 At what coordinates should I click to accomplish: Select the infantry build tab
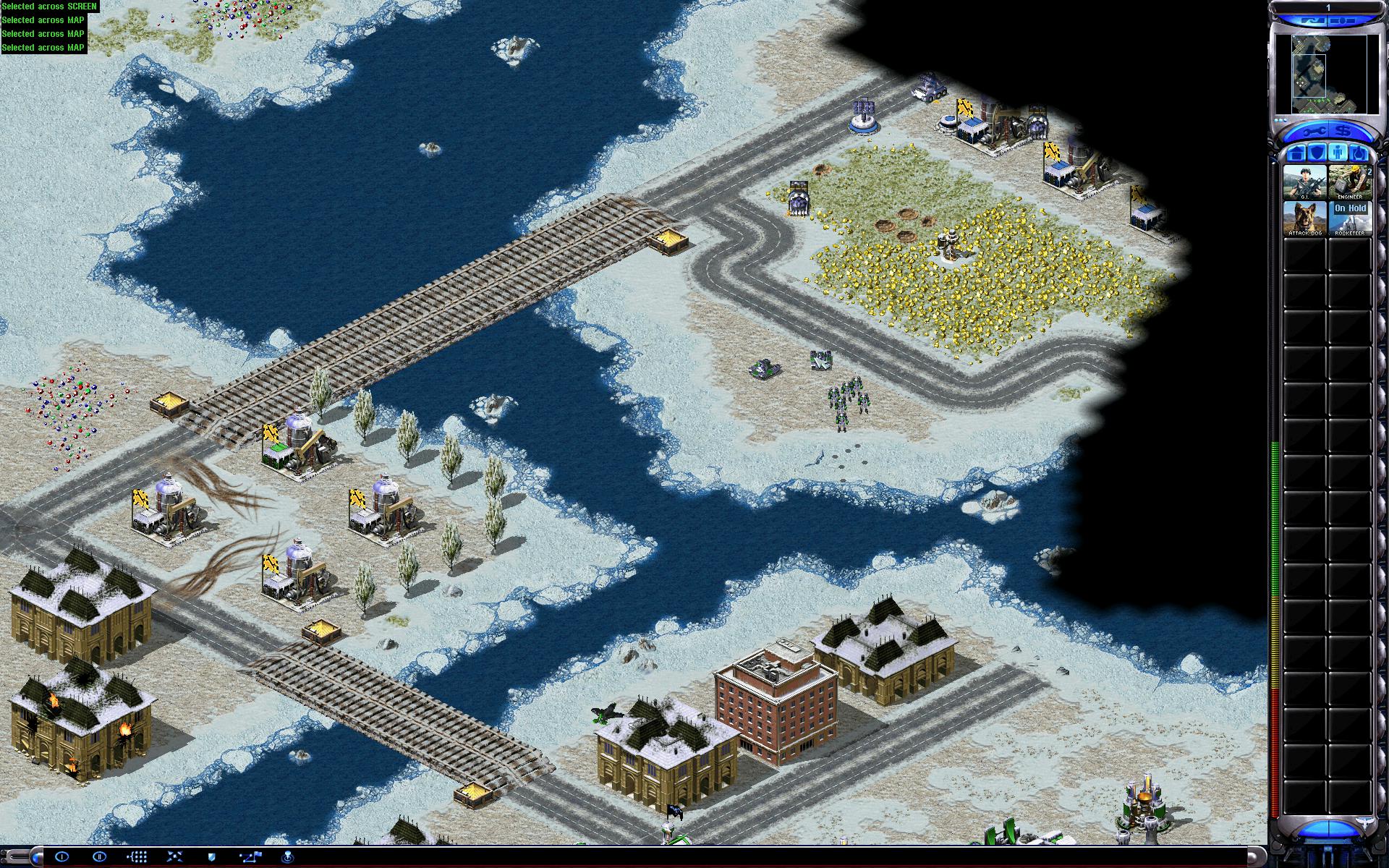1337,153
